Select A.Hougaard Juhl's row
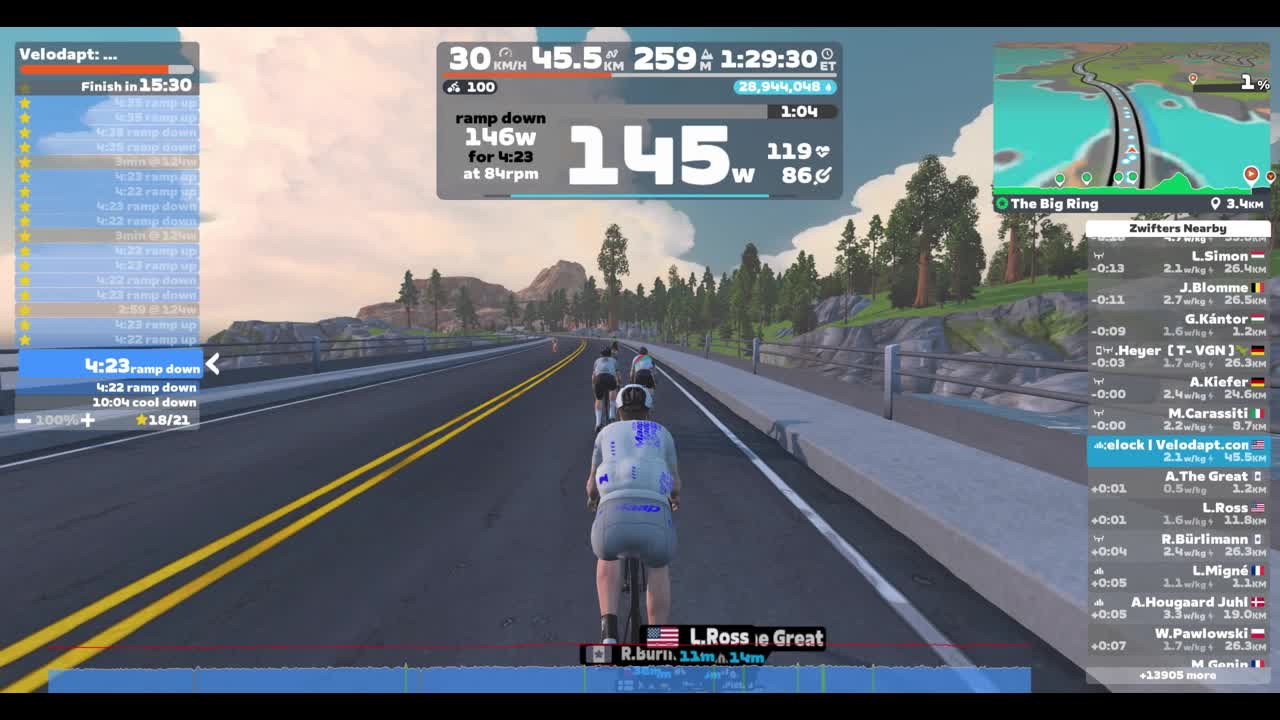 coord(1178,608)
